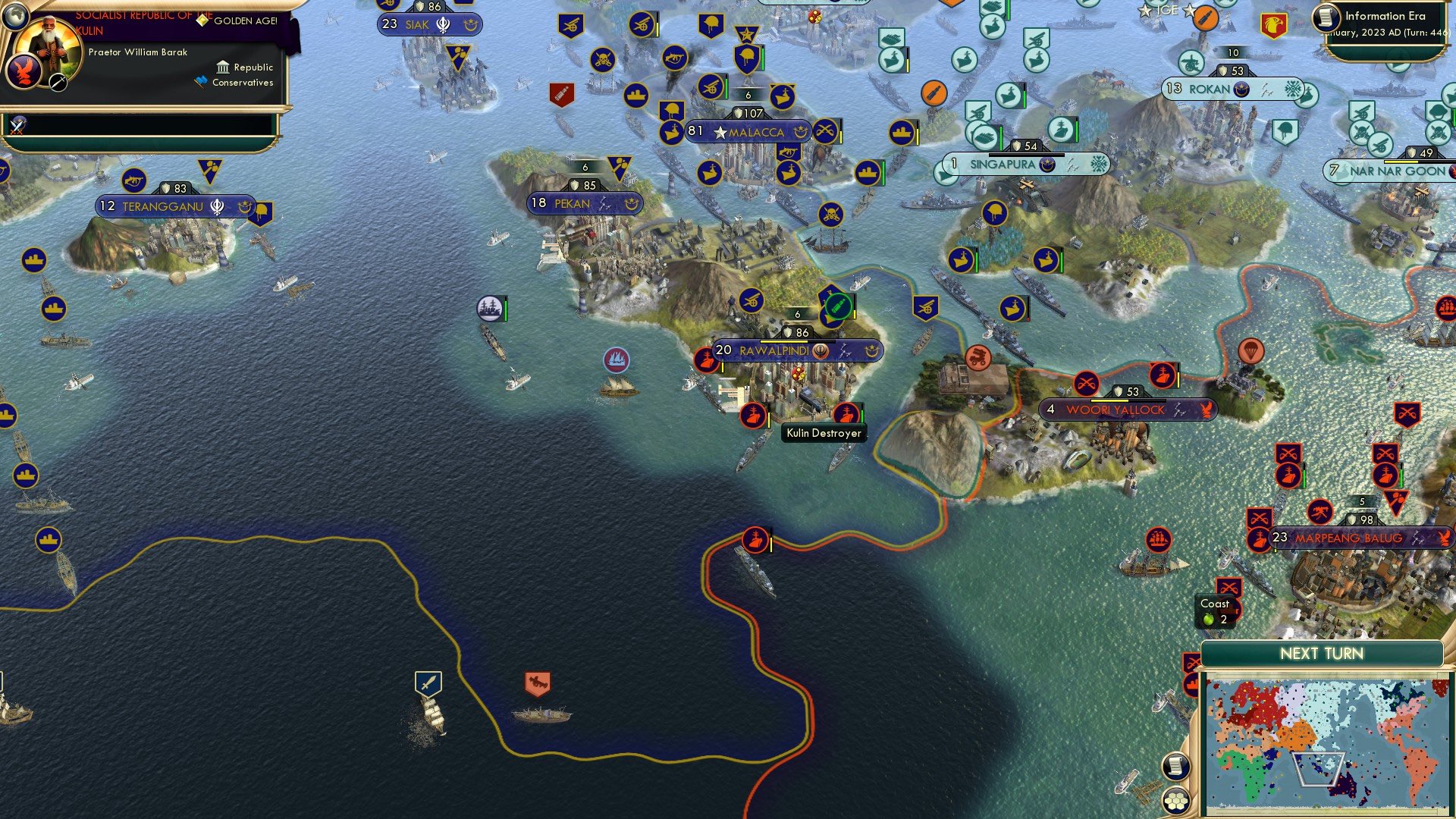Toggle the hex grid button beside minimap
Viewport: 1456px width, 819px height.
point(1175,800)
